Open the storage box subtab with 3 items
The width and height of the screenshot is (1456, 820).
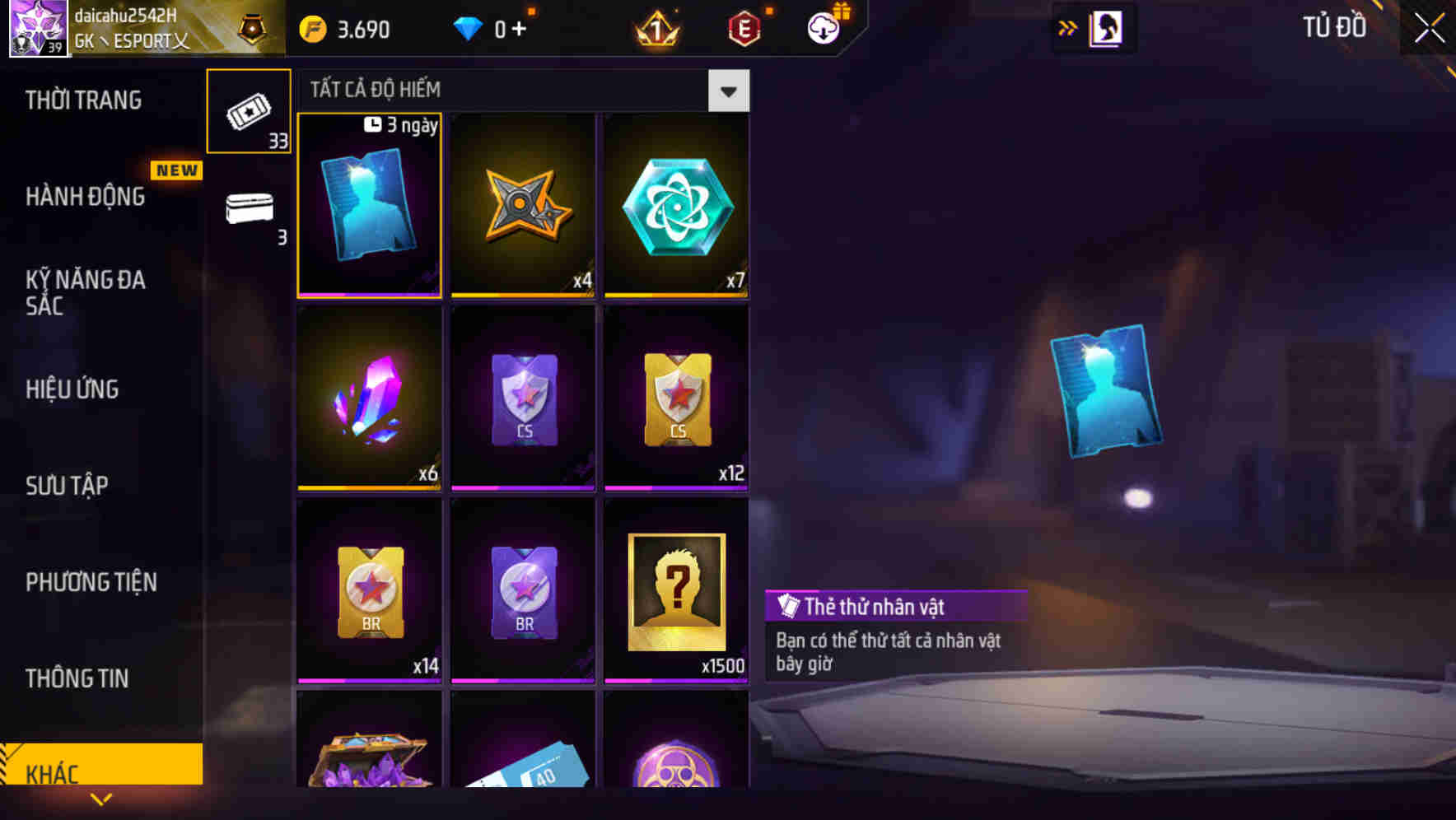tap(249, 210)
